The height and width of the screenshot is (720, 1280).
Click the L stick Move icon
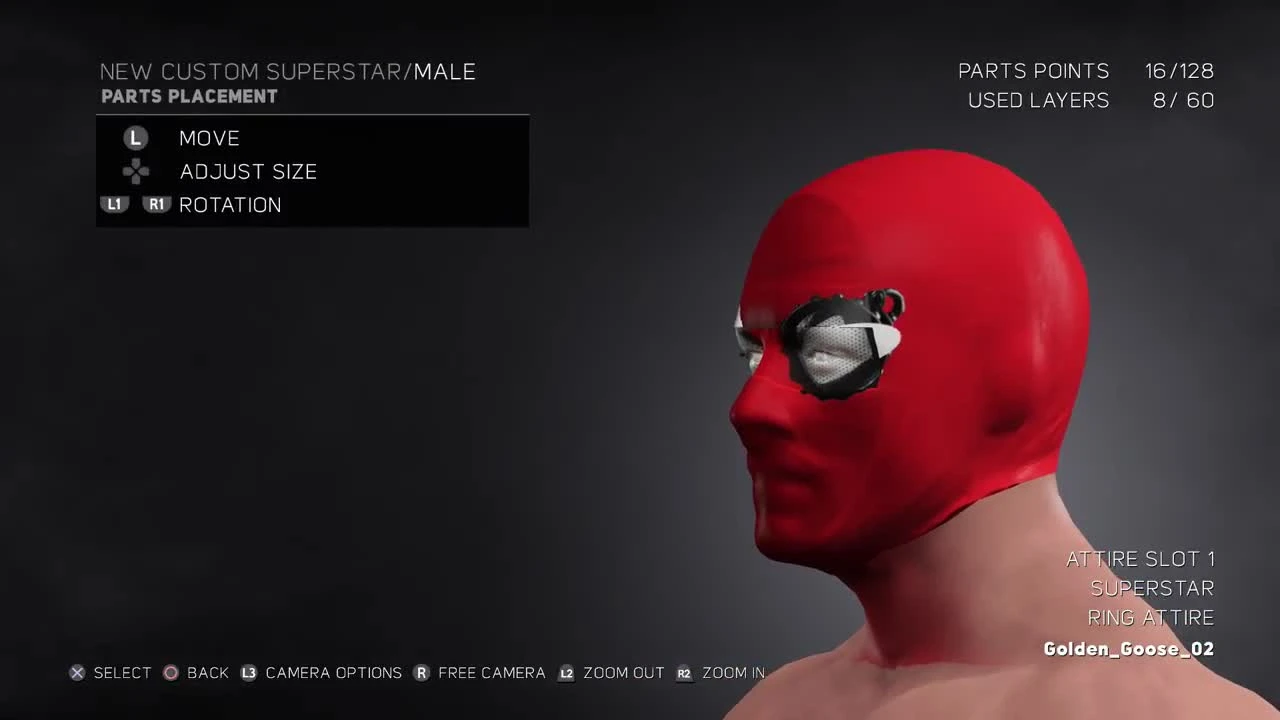pos(135,138)
